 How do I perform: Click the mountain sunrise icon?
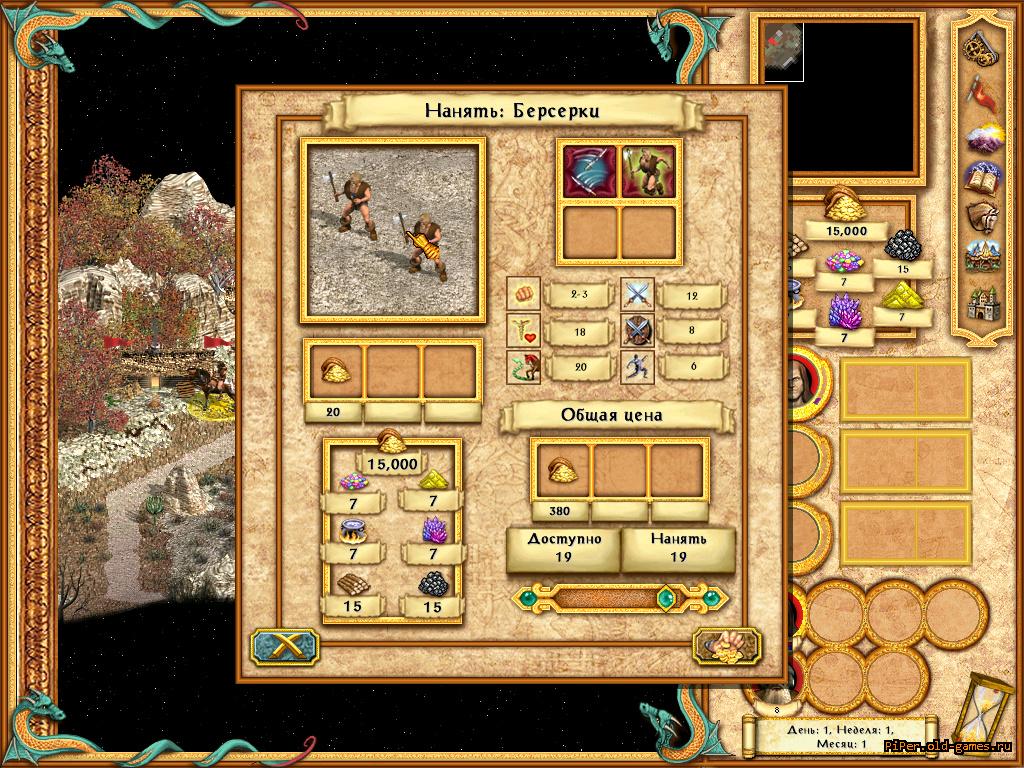point(977,135)
